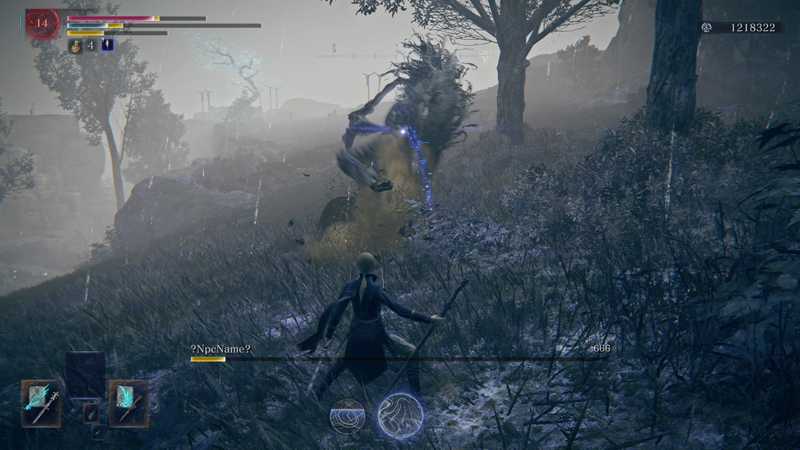Use the flask item icon
The height and width of the screenshot is (450, 800).
75,45
